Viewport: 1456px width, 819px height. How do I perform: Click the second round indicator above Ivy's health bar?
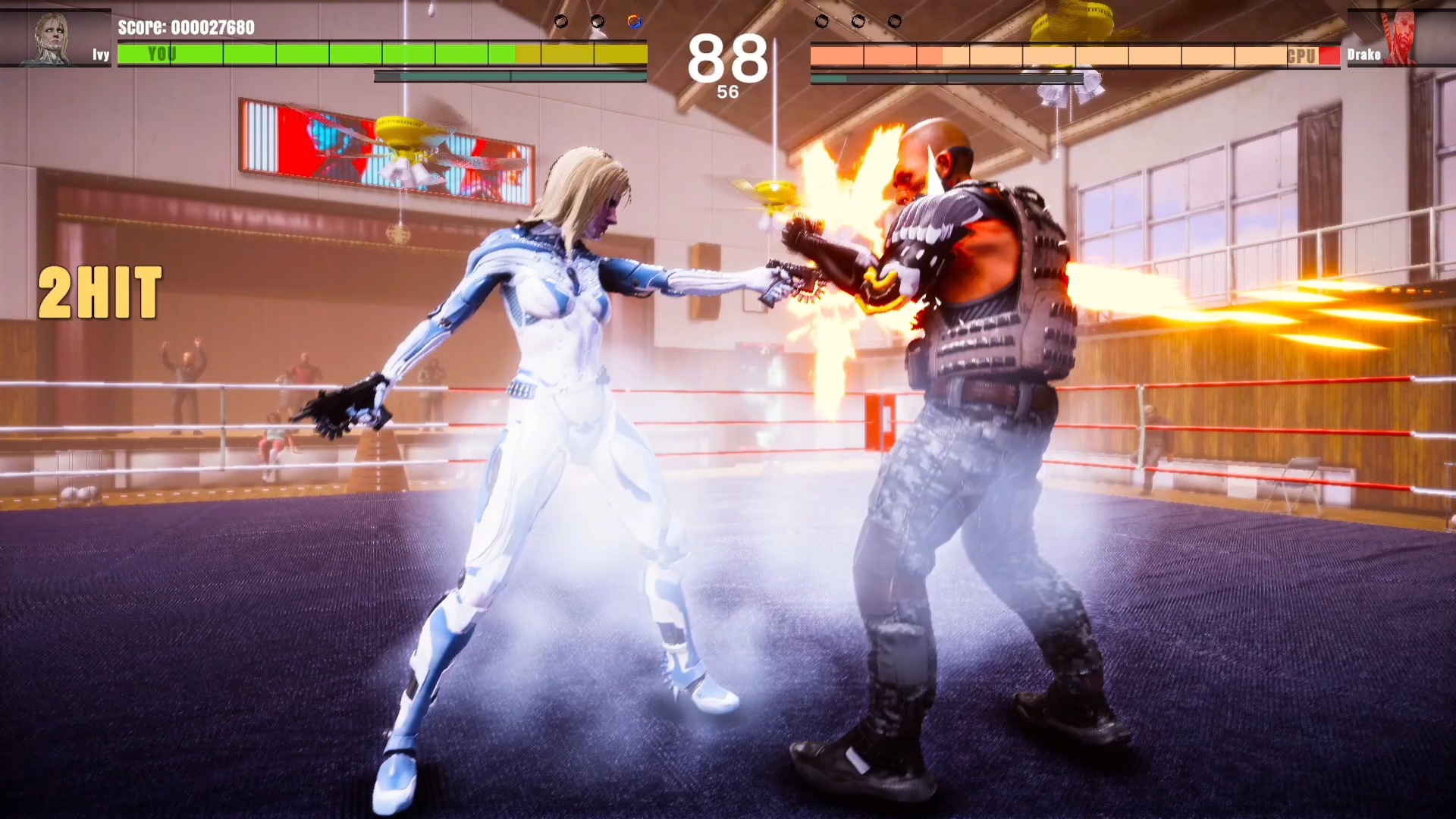pos(596,20)
